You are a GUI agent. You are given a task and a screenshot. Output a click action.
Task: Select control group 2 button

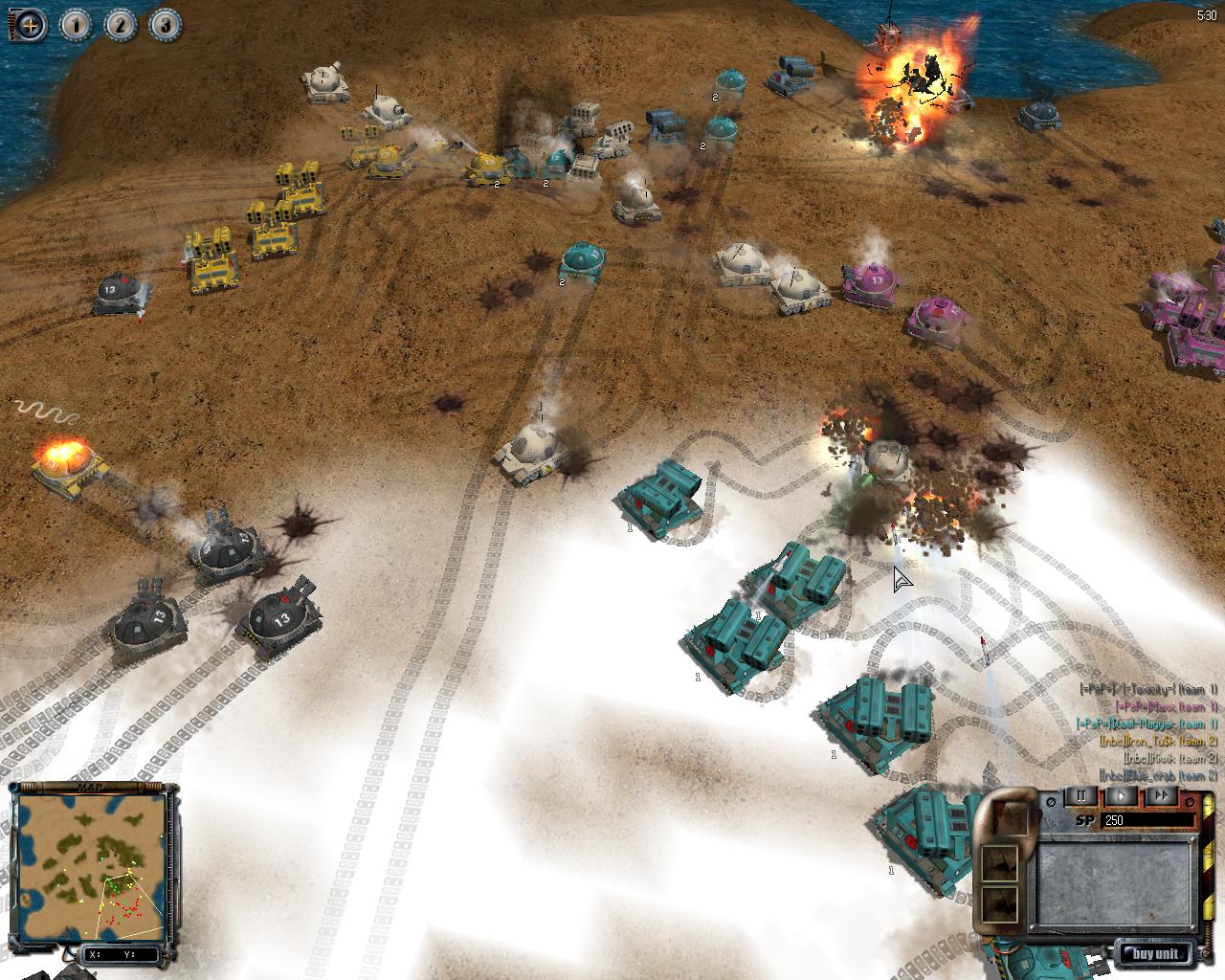click(x=120, y=25)
